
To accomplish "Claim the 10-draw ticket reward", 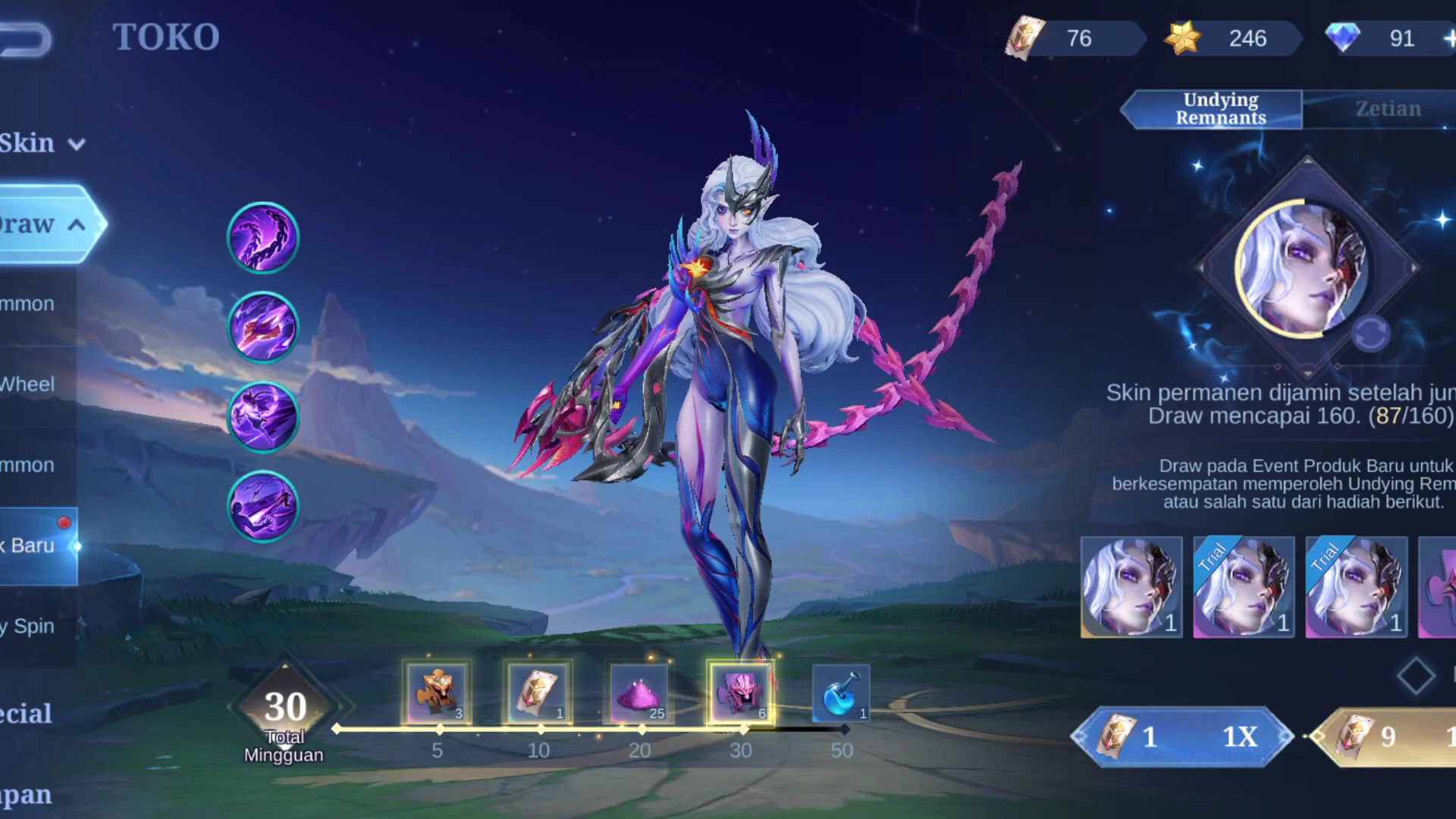I will point(538,692).
